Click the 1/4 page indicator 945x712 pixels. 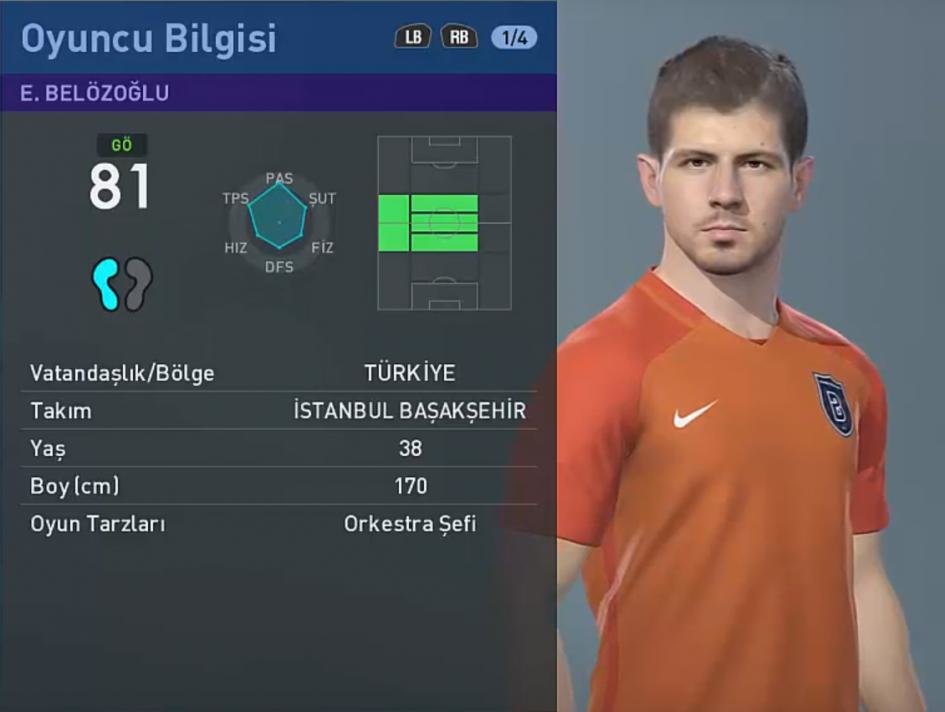point(514,38)
